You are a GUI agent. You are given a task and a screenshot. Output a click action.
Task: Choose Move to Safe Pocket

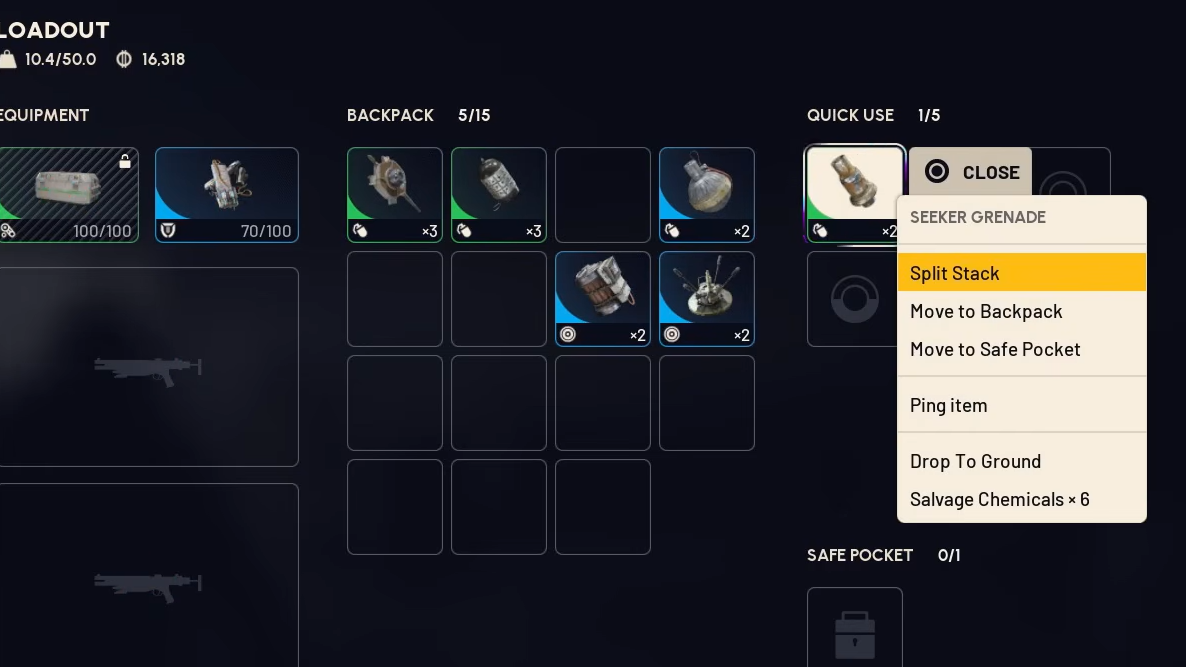[x=1021, y=349]
